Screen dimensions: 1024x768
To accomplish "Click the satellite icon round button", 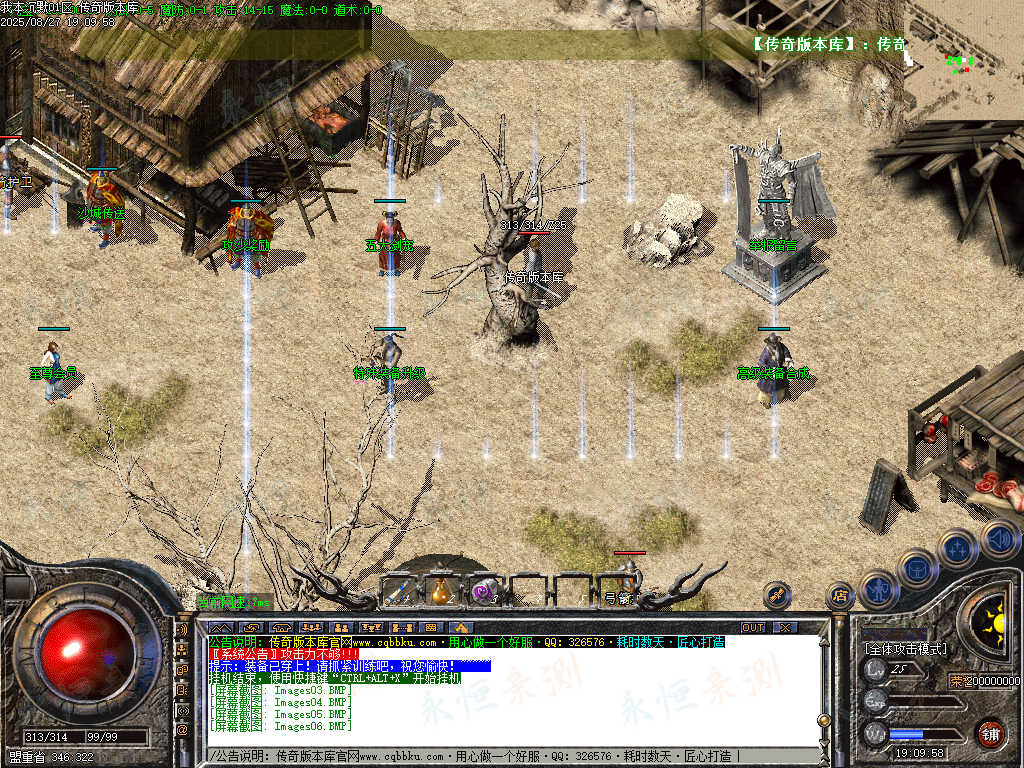I will [x=777, y=596].
